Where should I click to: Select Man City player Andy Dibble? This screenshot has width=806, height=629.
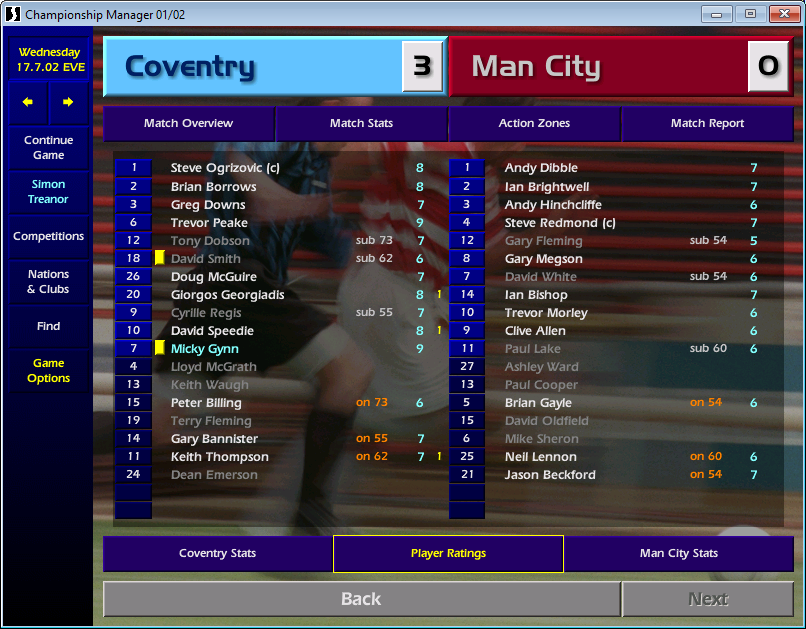(541, 168)
